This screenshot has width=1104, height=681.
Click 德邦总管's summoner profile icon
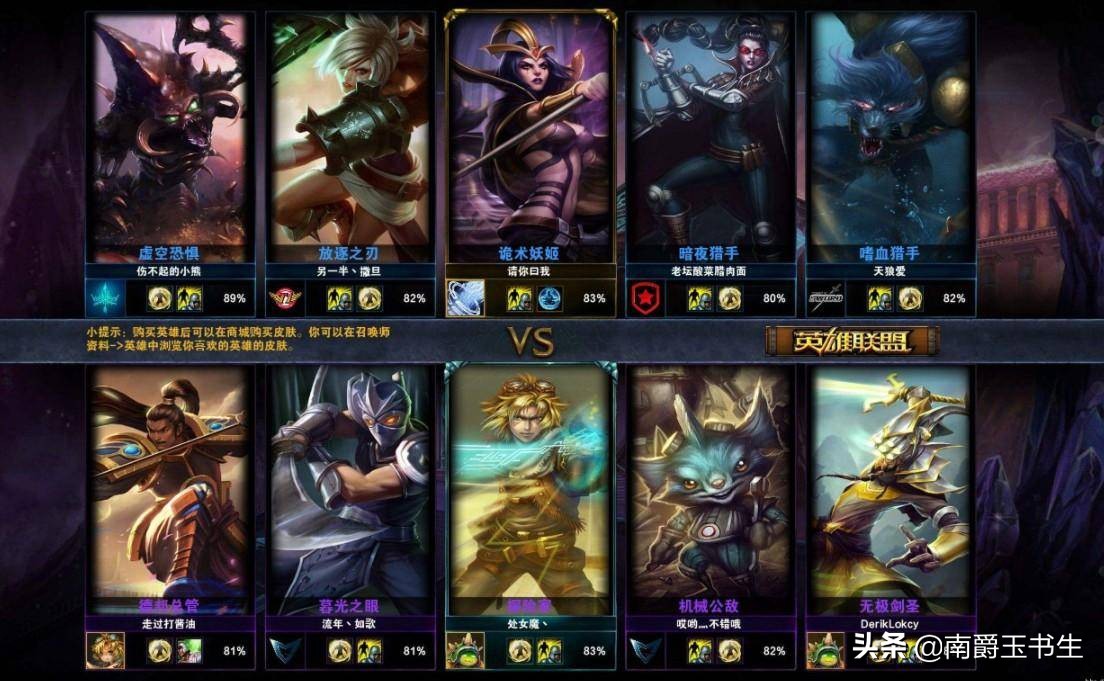coord(104,651)
